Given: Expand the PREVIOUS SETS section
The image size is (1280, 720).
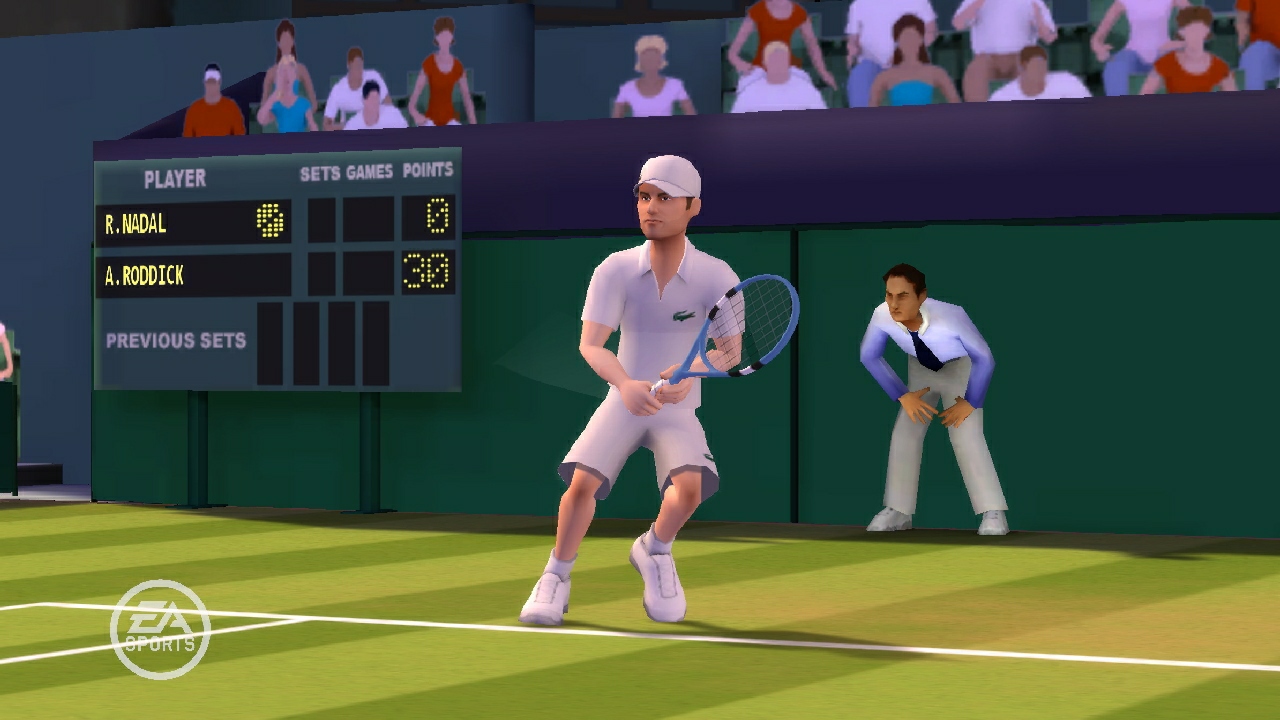Looking at the screenshot, I should [x=175, y=342].
